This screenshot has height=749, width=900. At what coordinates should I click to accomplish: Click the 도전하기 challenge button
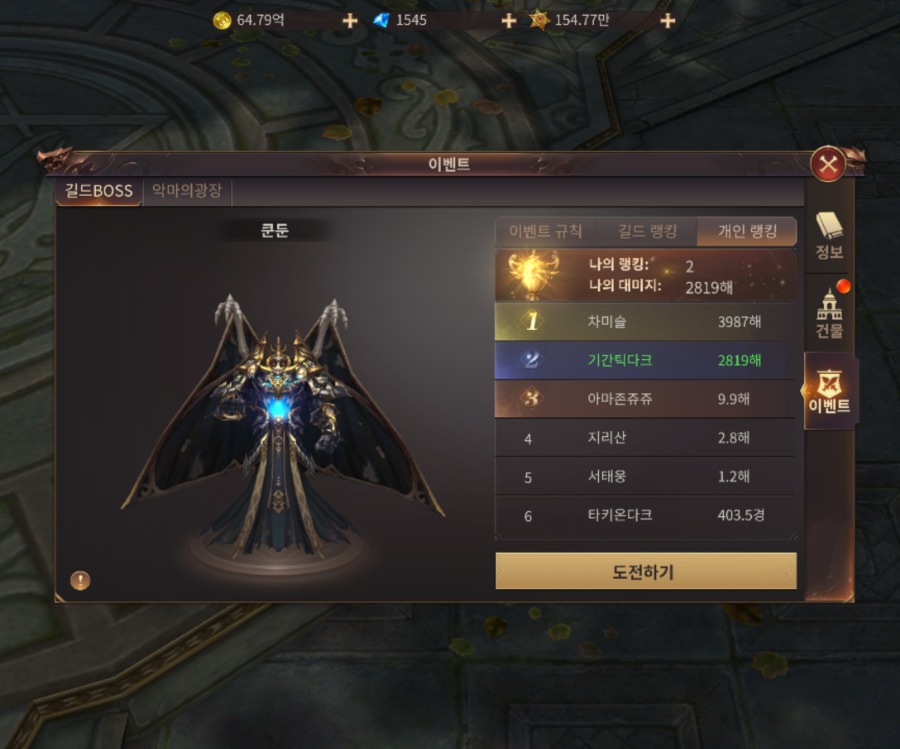point(645,572)
